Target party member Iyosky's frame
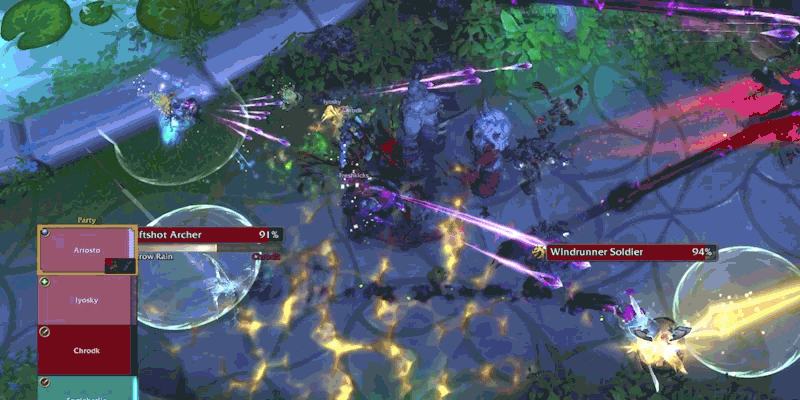800x400 pixels. pos(86,299)
